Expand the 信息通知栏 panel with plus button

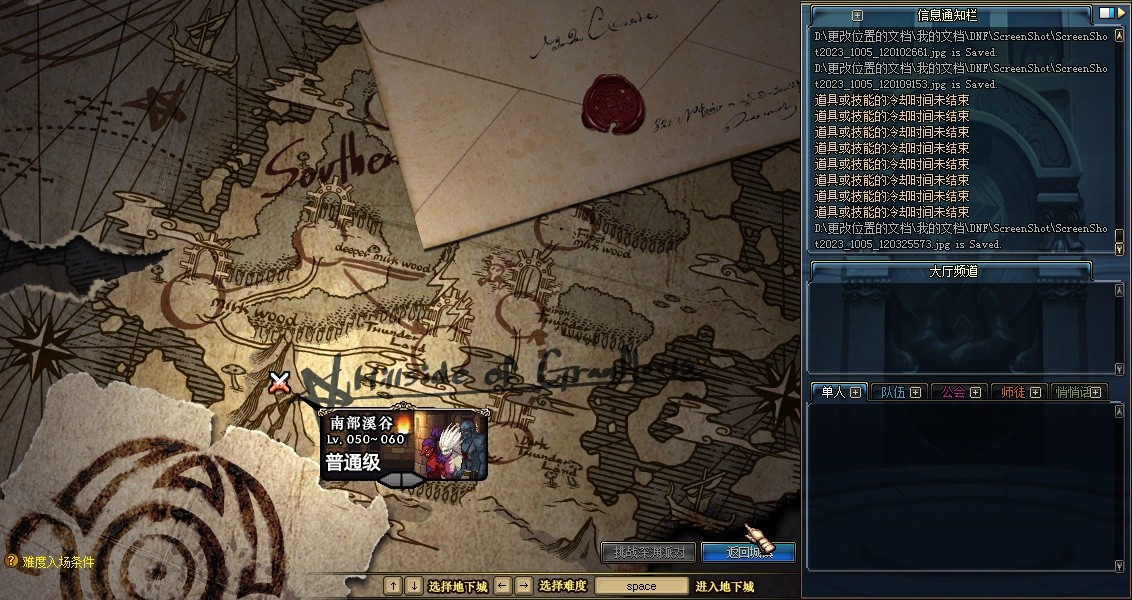point(857,15)
